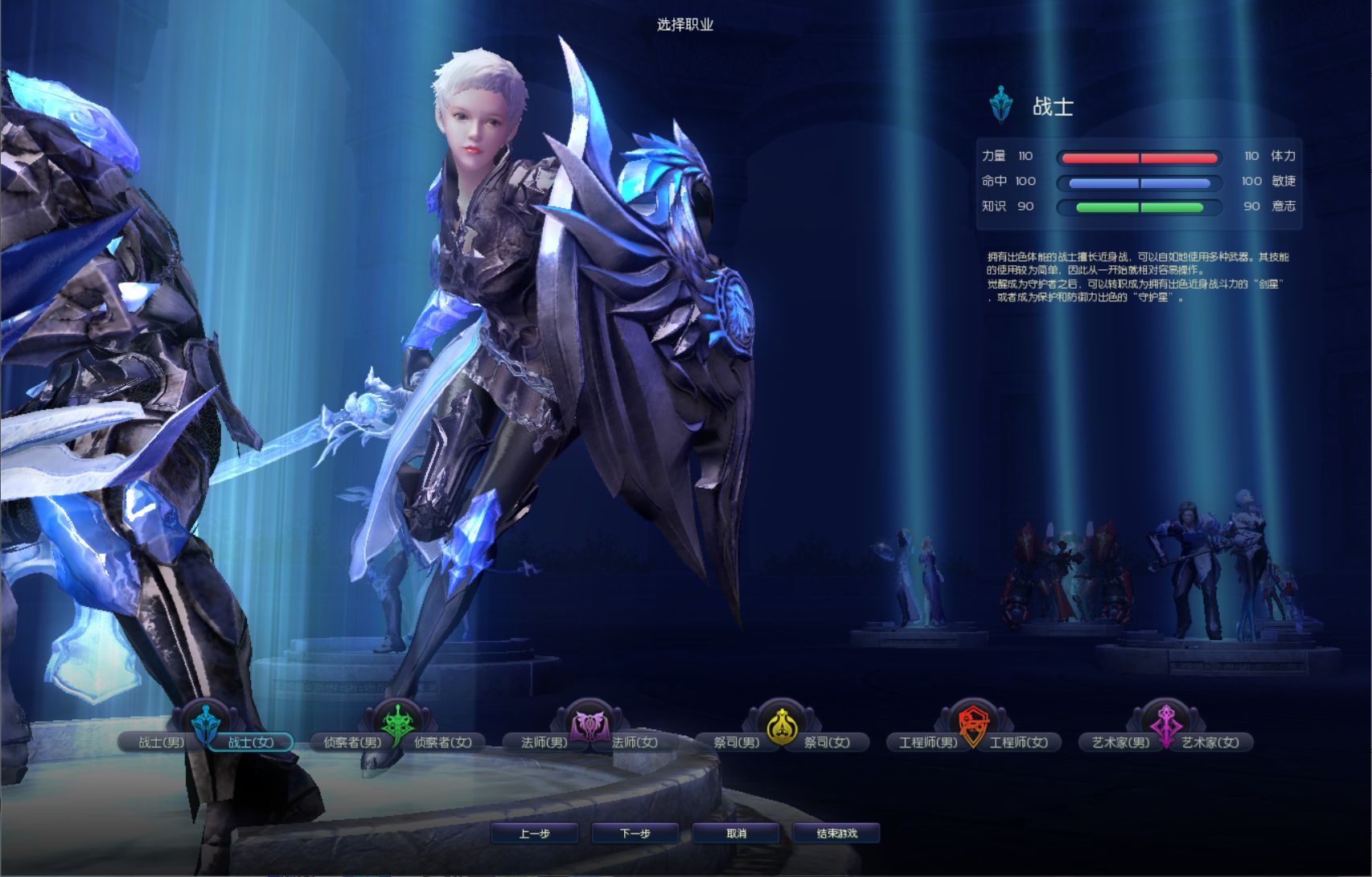Image resolution: width=1372 pixels, height=877 pixels.
Task: Select the male Engineer class 工程师(男)
Action: tap(928, 742)
